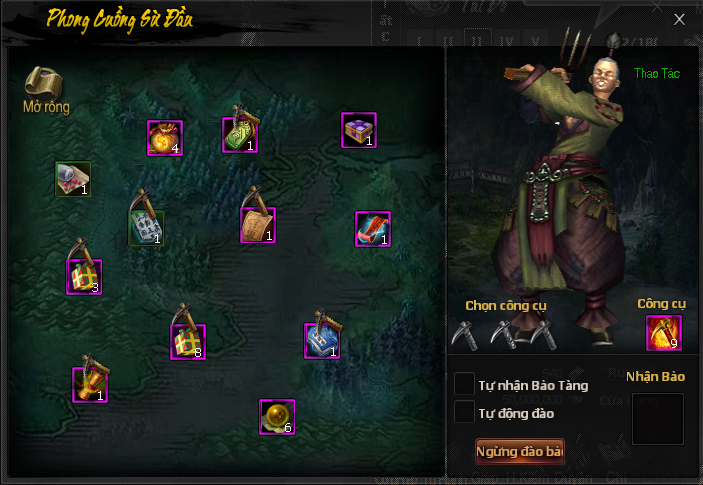Open the Thao Tác link
703x485 pixels.
(655, 73)
